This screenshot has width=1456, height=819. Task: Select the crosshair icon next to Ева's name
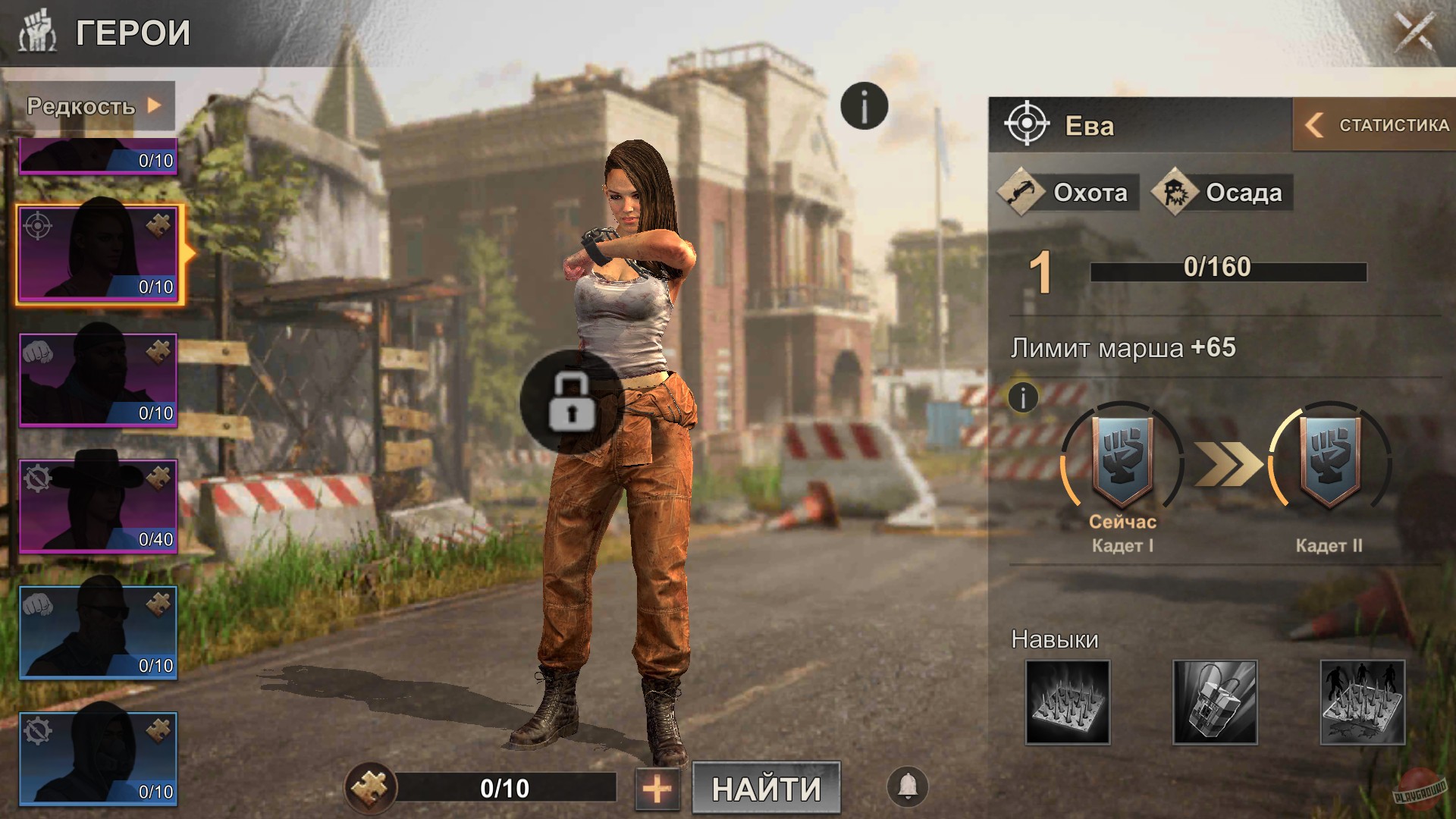point(1028,125)
